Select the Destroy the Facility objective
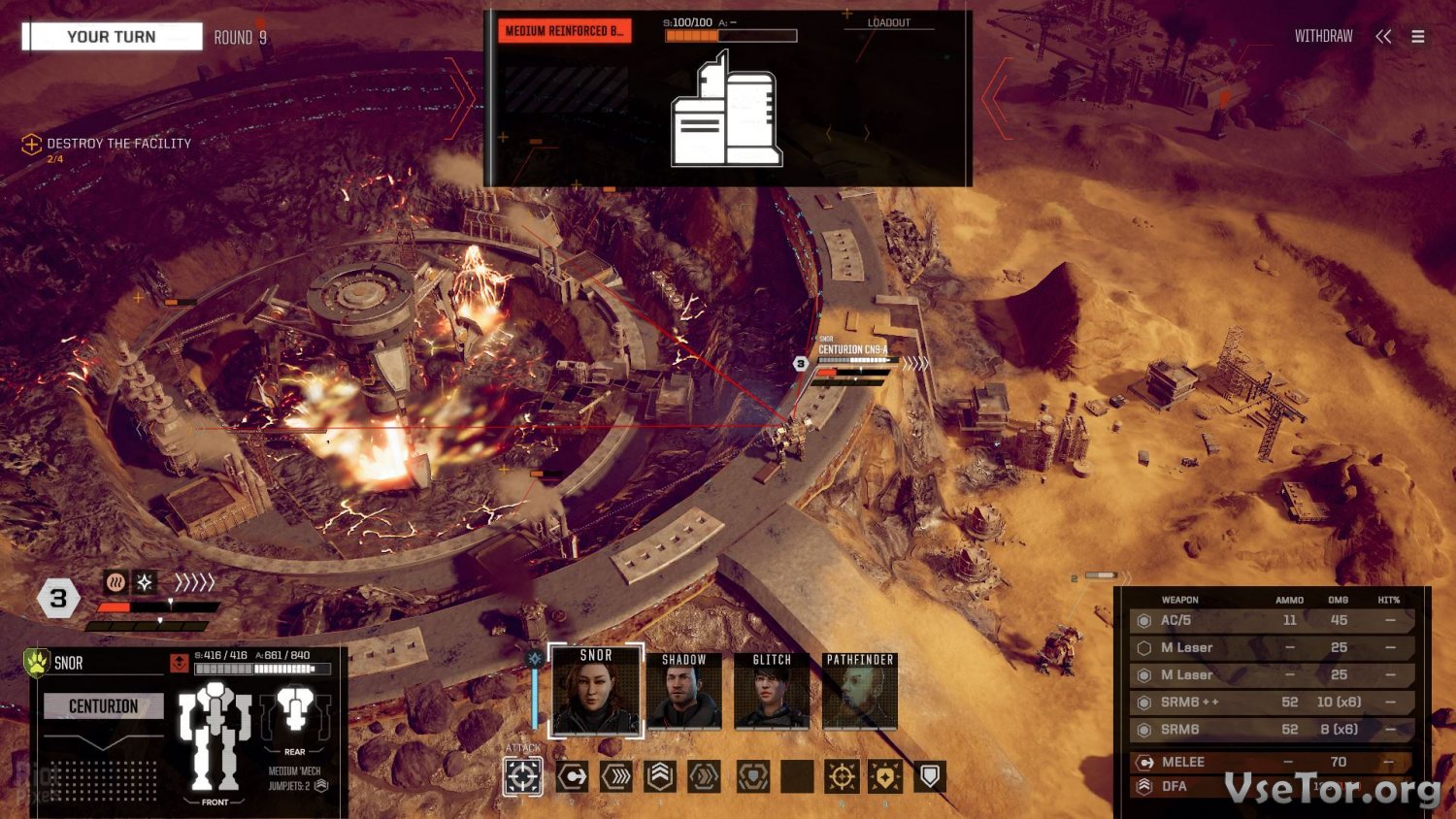Viewport: 1456px width, 819px height. click(x=118, y=144)
